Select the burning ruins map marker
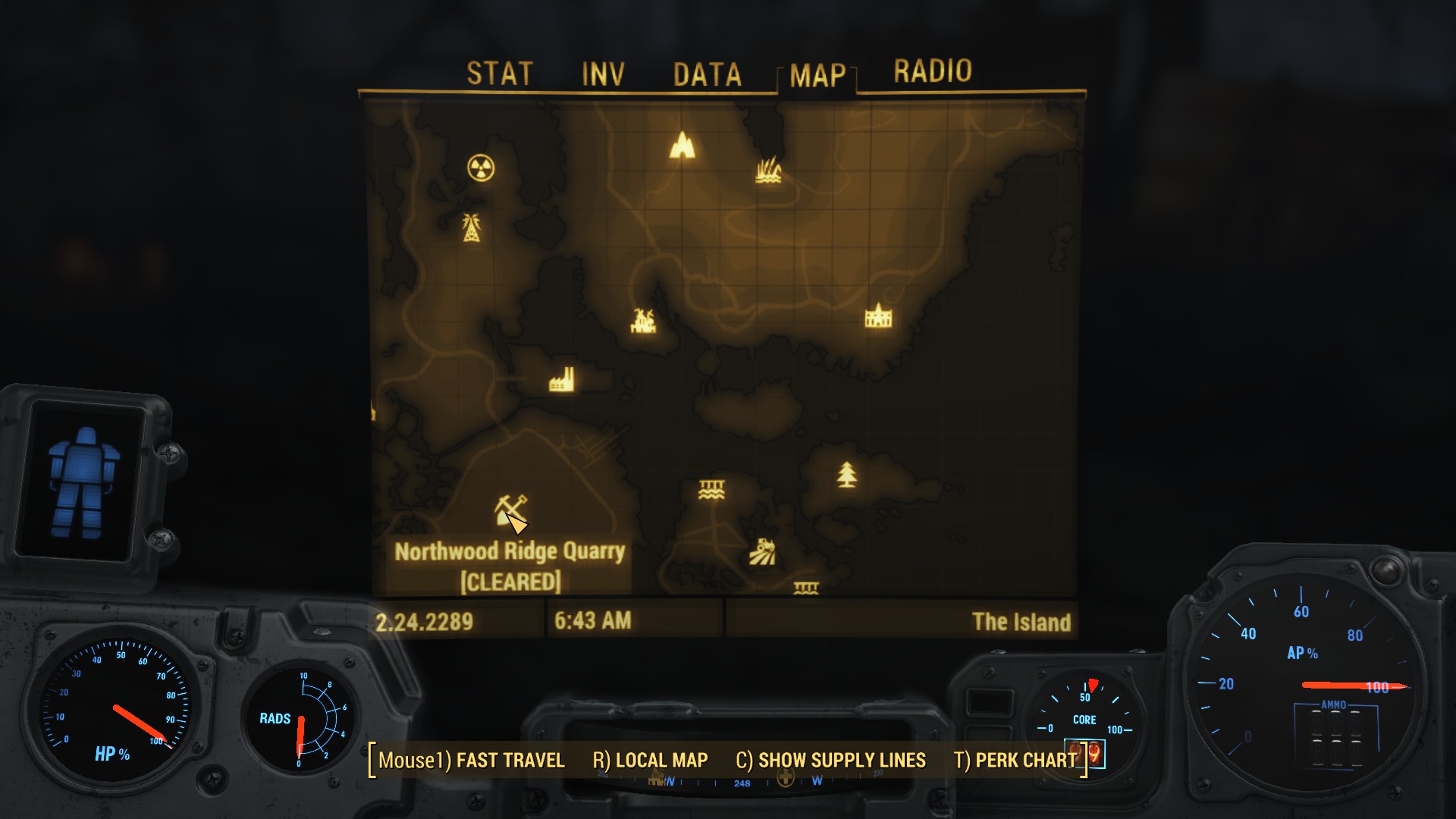The width and height of the screenshot is (1456, 819). click(x=643, y=321)
